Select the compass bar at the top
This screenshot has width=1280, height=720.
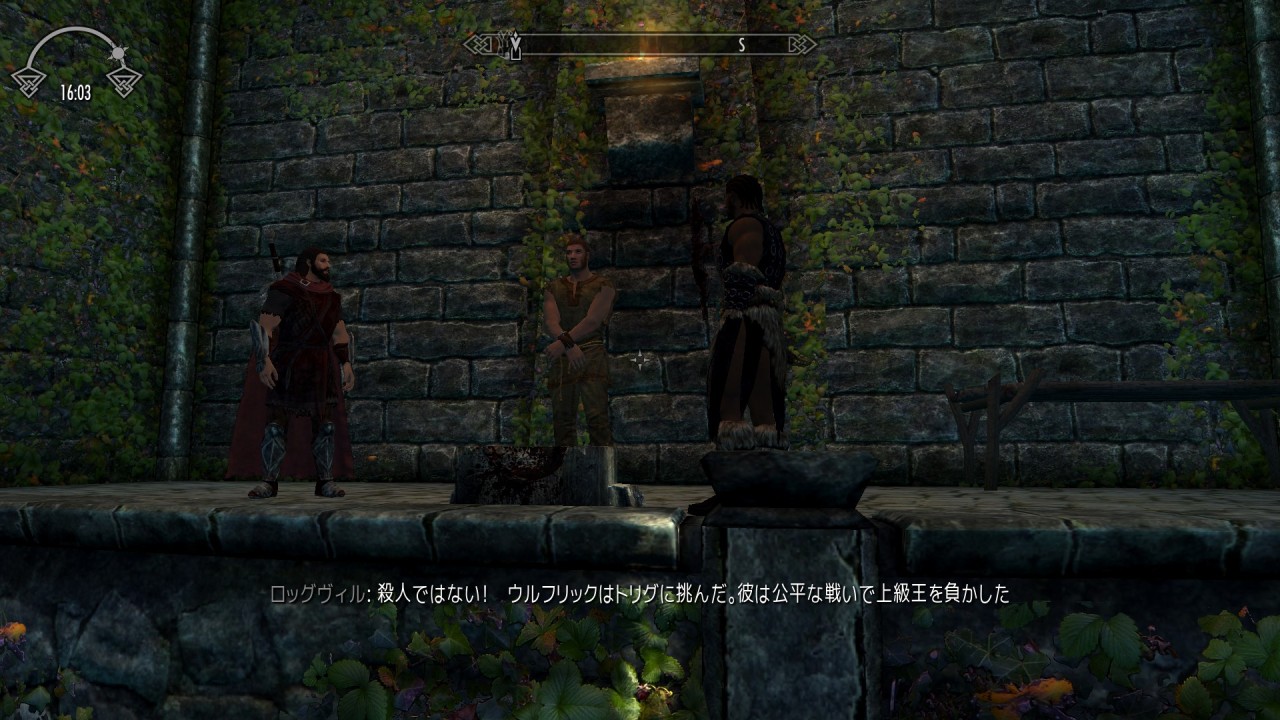(x=640, y=45)
